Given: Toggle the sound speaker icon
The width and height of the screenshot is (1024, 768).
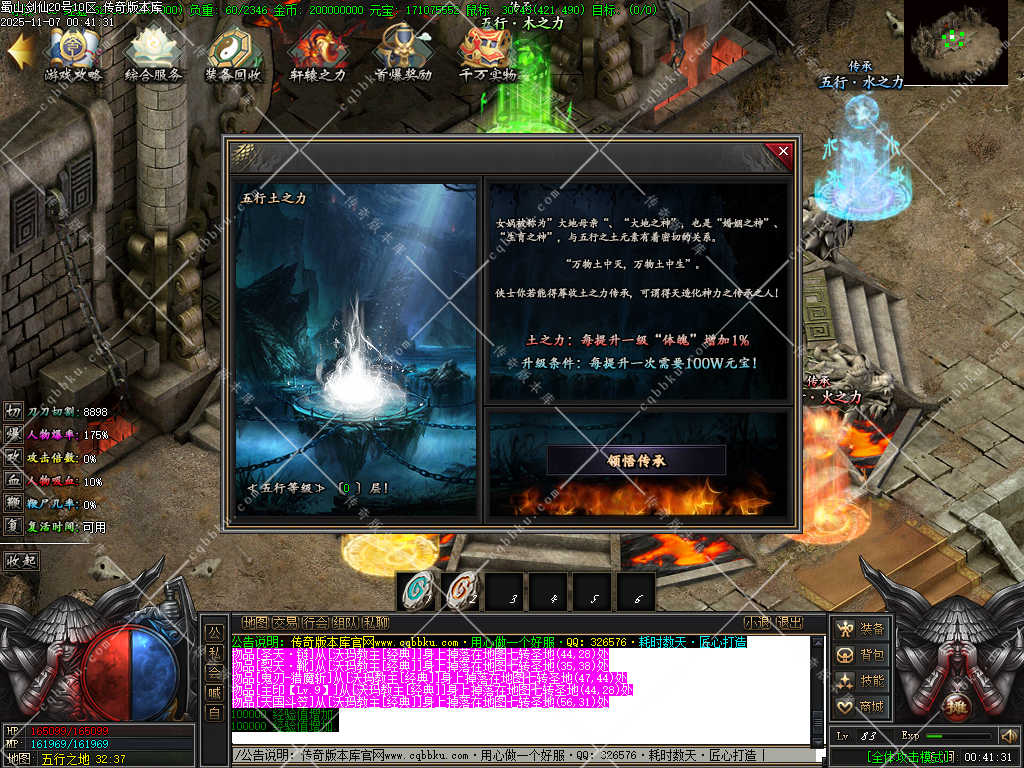Looking at the screenshot, I should (x=1008, y=736).
